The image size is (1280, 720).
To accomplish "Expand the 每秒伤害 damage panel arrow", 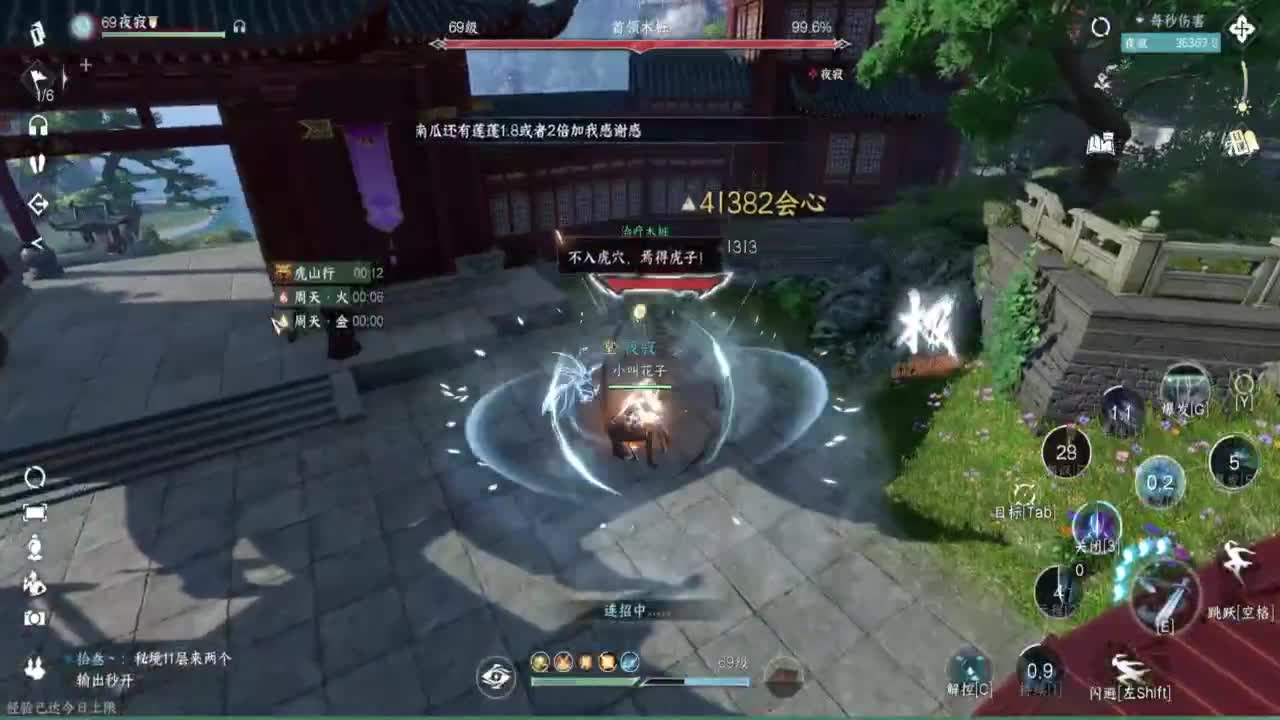I will click(1140, 19).
